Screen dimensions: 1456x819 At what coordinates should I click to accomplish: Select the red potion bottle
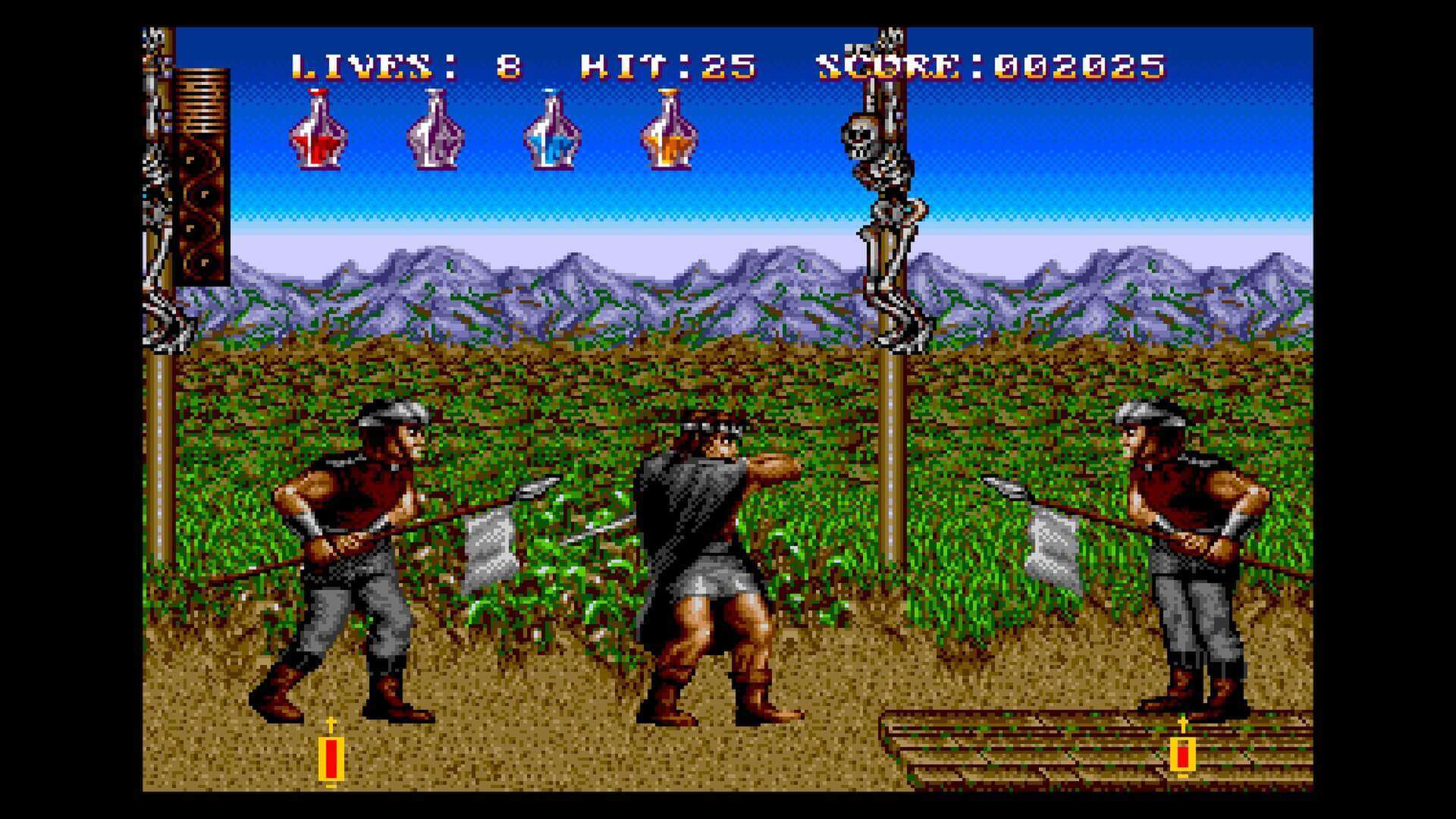[x=318, y=133]
